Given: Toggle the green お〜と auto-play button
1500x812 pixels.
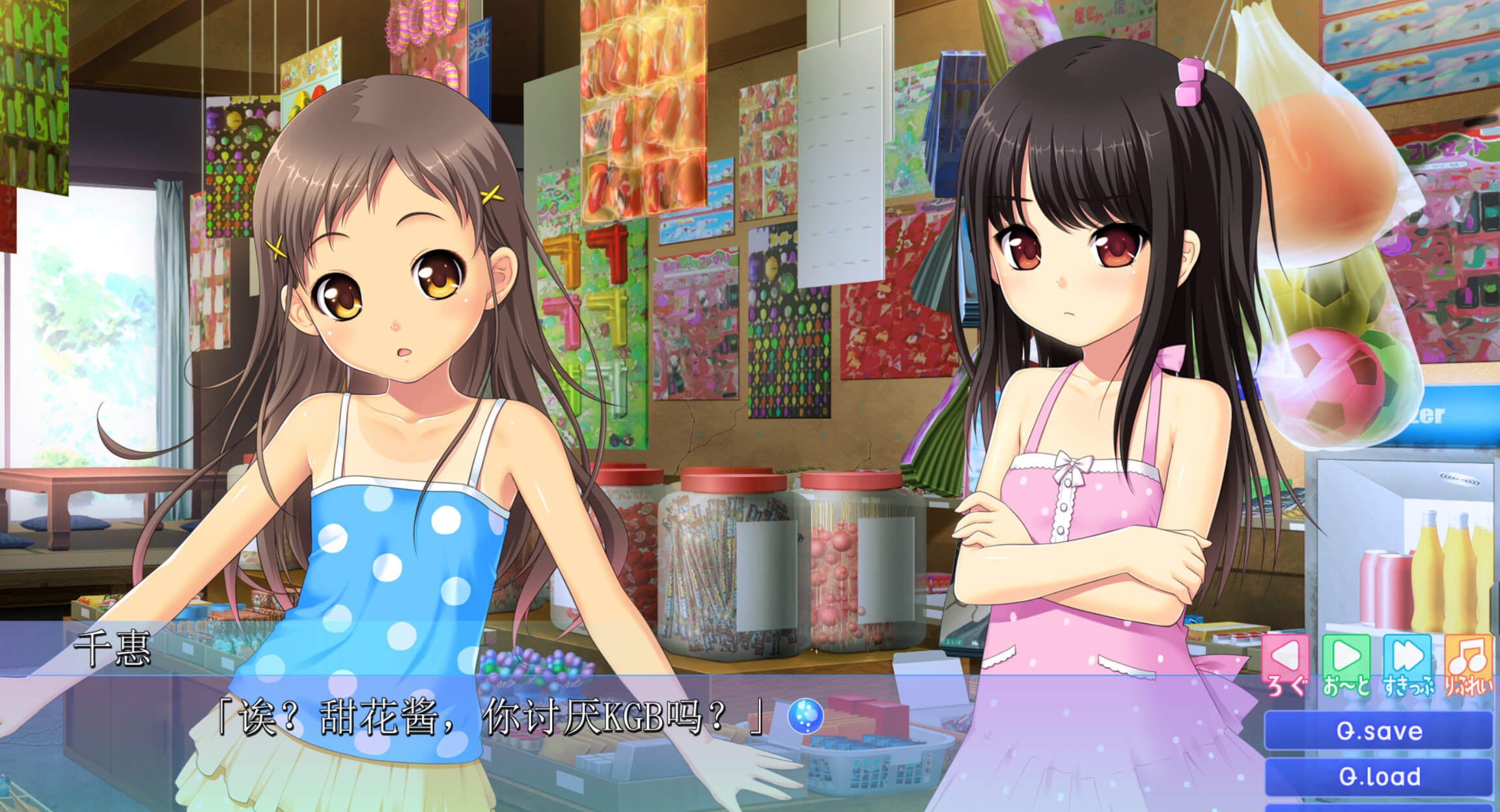Looking at the screenshot, I should 1346,662.
